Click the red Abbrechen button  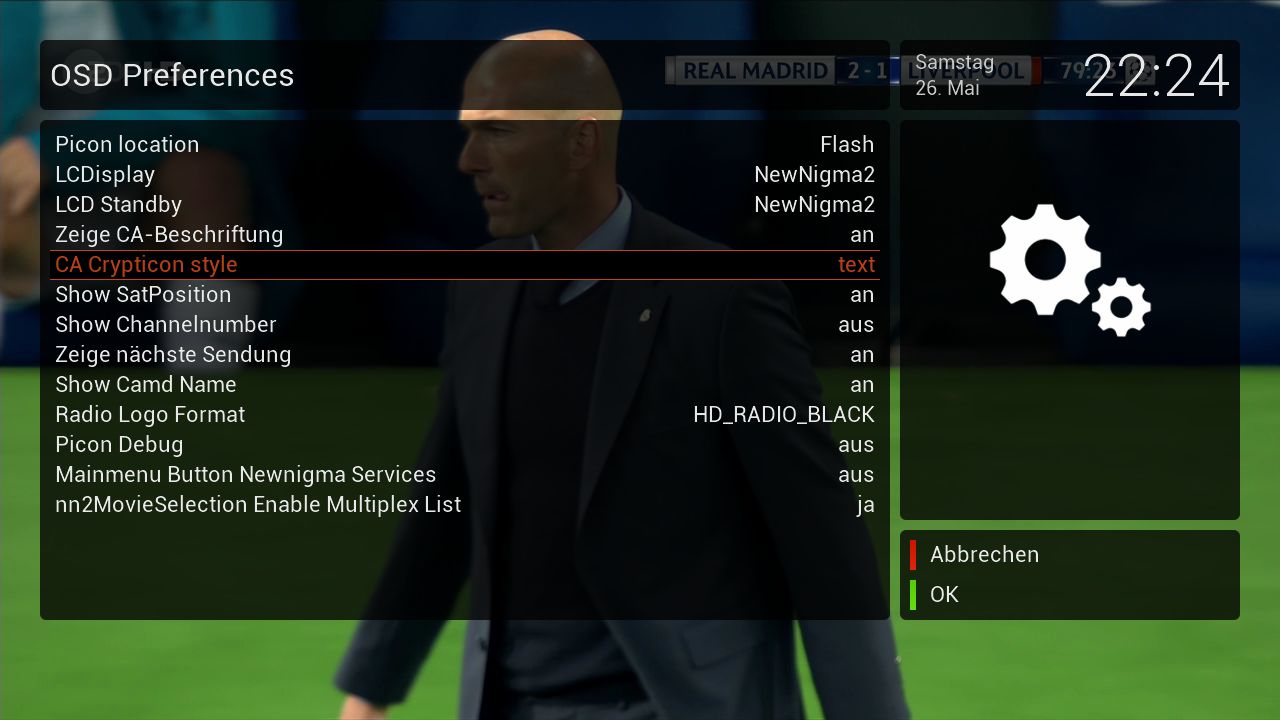tap(983, 555)
